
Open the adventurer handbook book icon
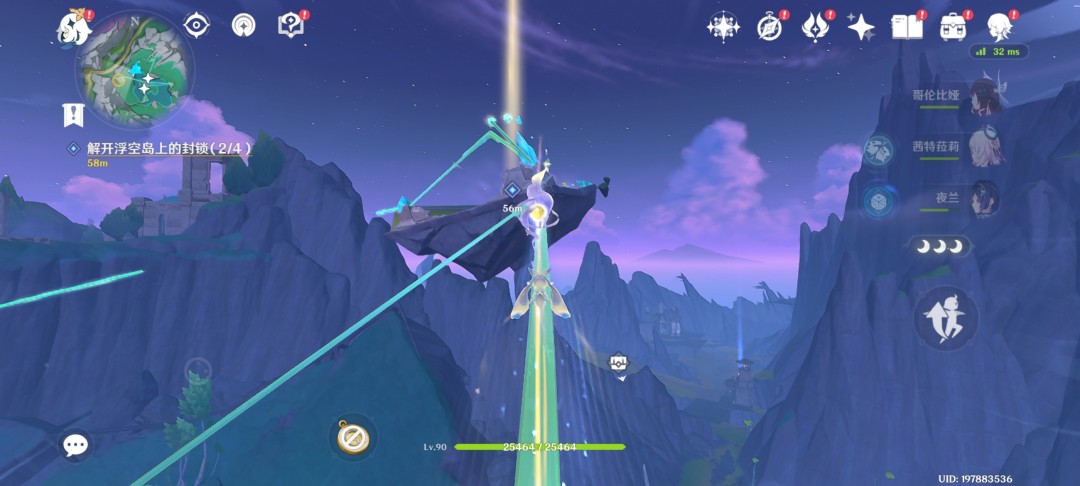907,27
